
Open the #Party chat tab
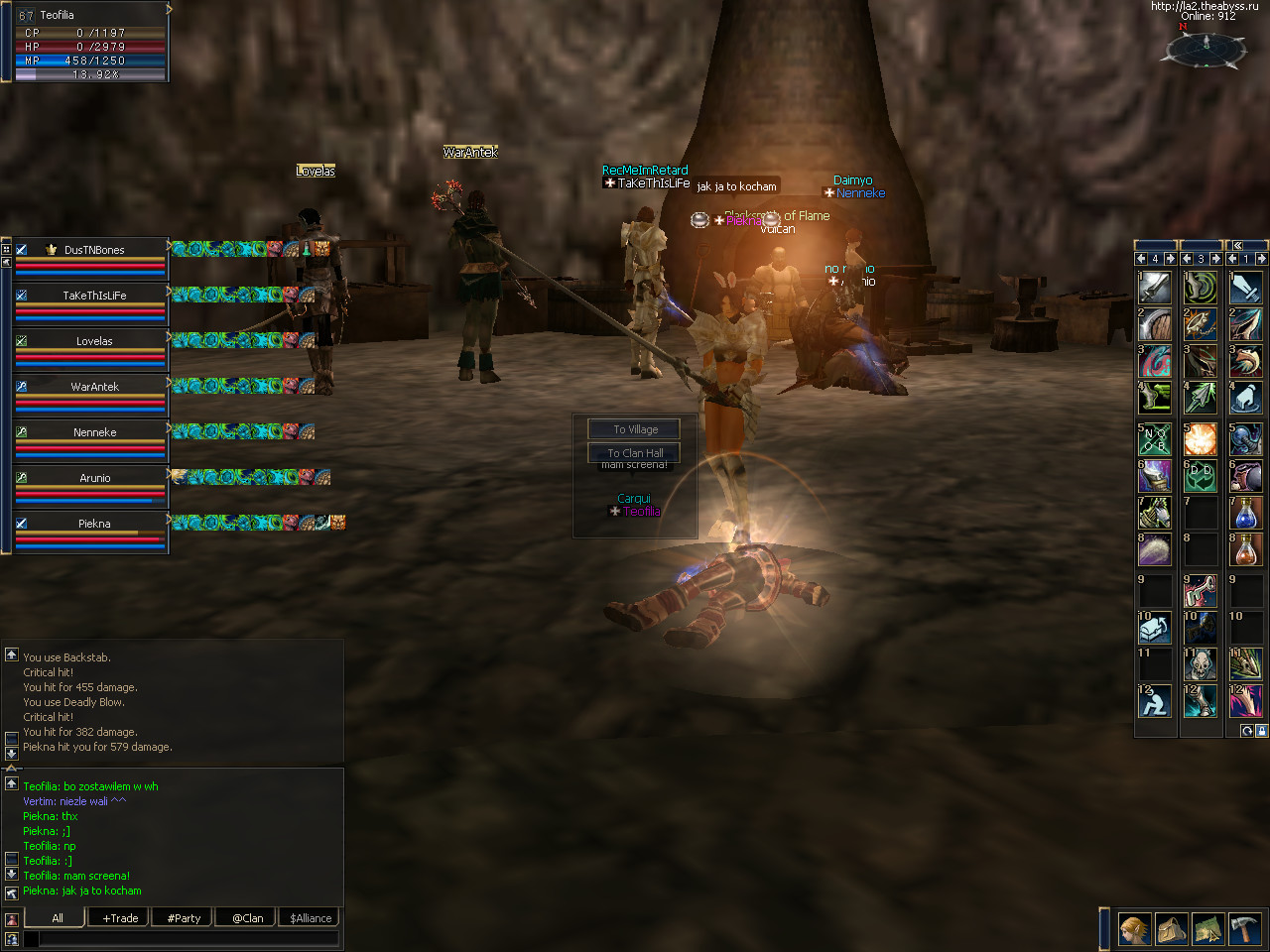click(184, 918)
